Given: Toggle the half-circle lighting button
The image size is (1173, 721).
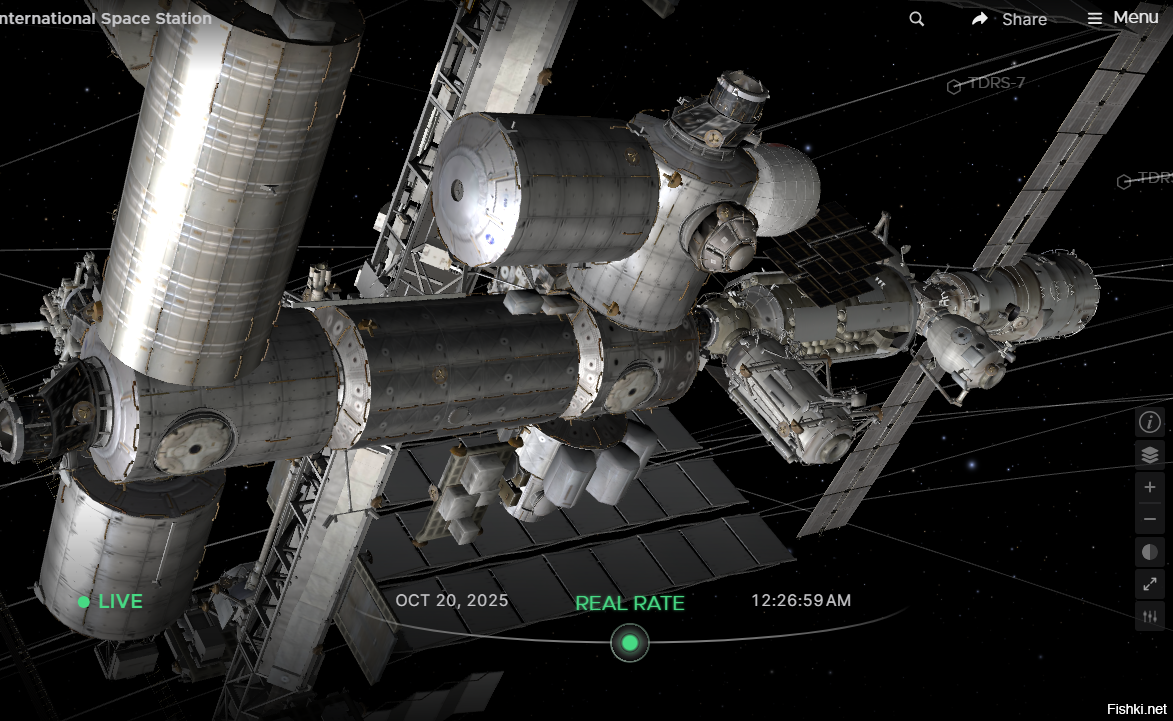Looking at the screenshot, I should [1150, 552].
